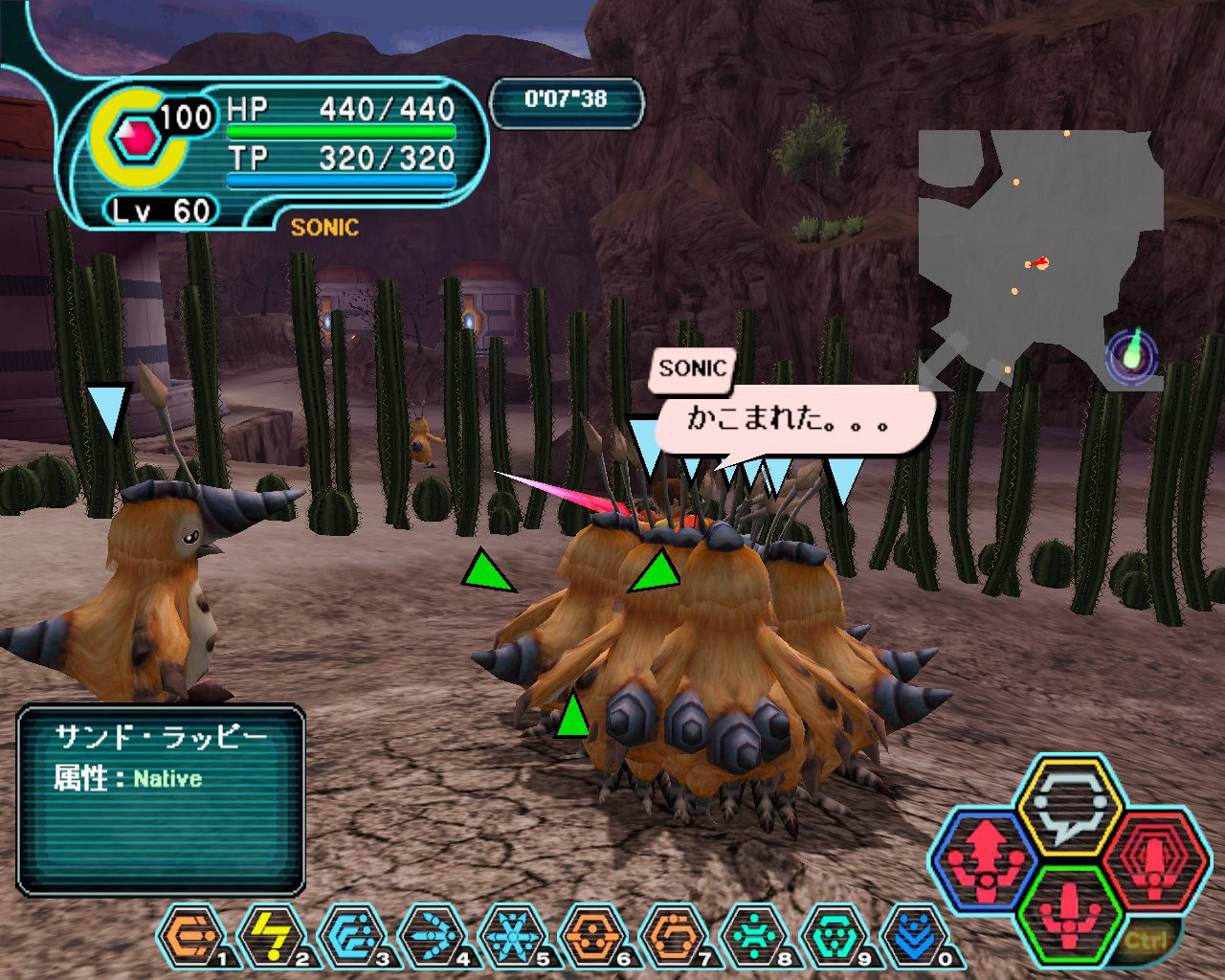Screen dimensions: 1225x980
Task: Click the grey area minimap
Action: point(1038,258)
